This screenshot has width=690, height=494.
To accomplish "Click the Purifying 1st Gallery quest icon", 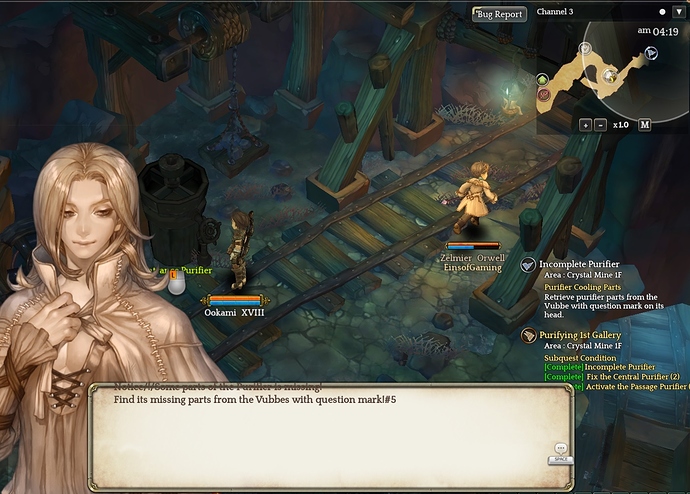I will tap(529, 335).
